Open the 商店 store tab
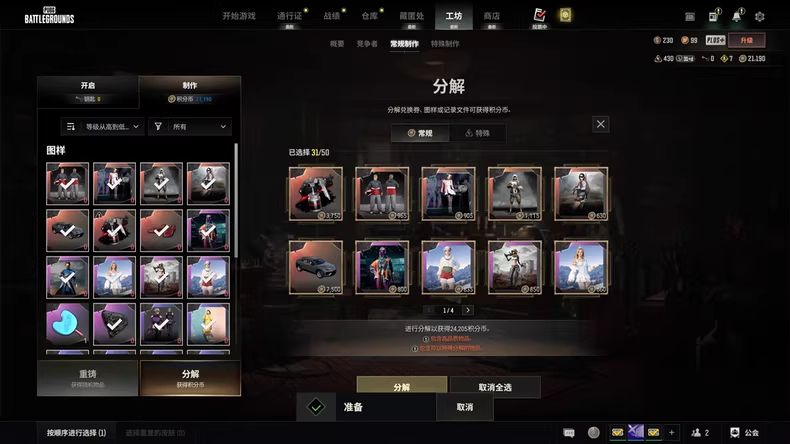This screenshot has width=790, height=444. [x=491, y=16]
